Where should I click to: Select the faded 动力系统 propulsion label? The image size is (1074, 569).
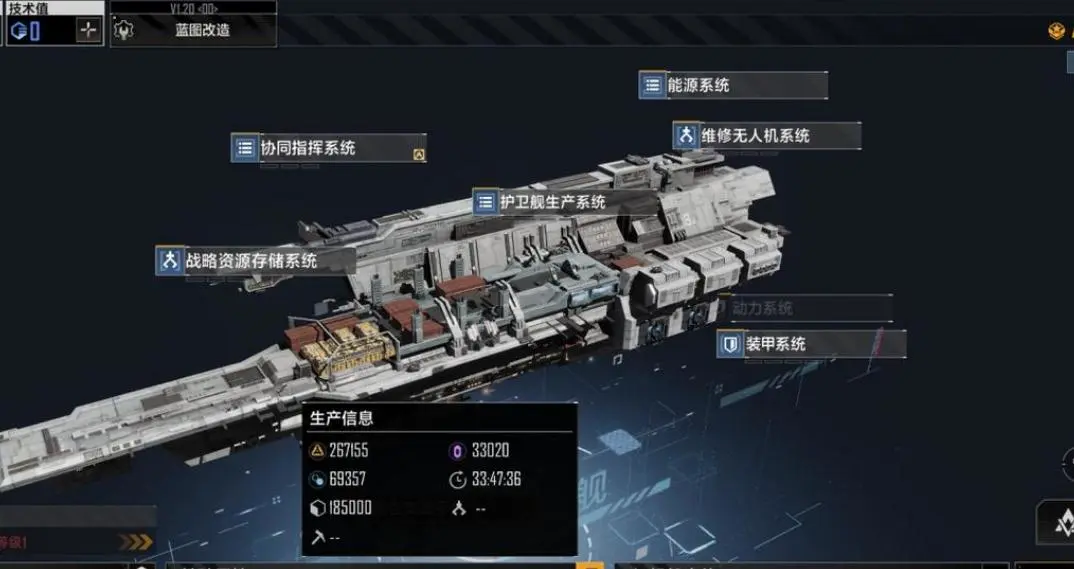tap(762, 309)
